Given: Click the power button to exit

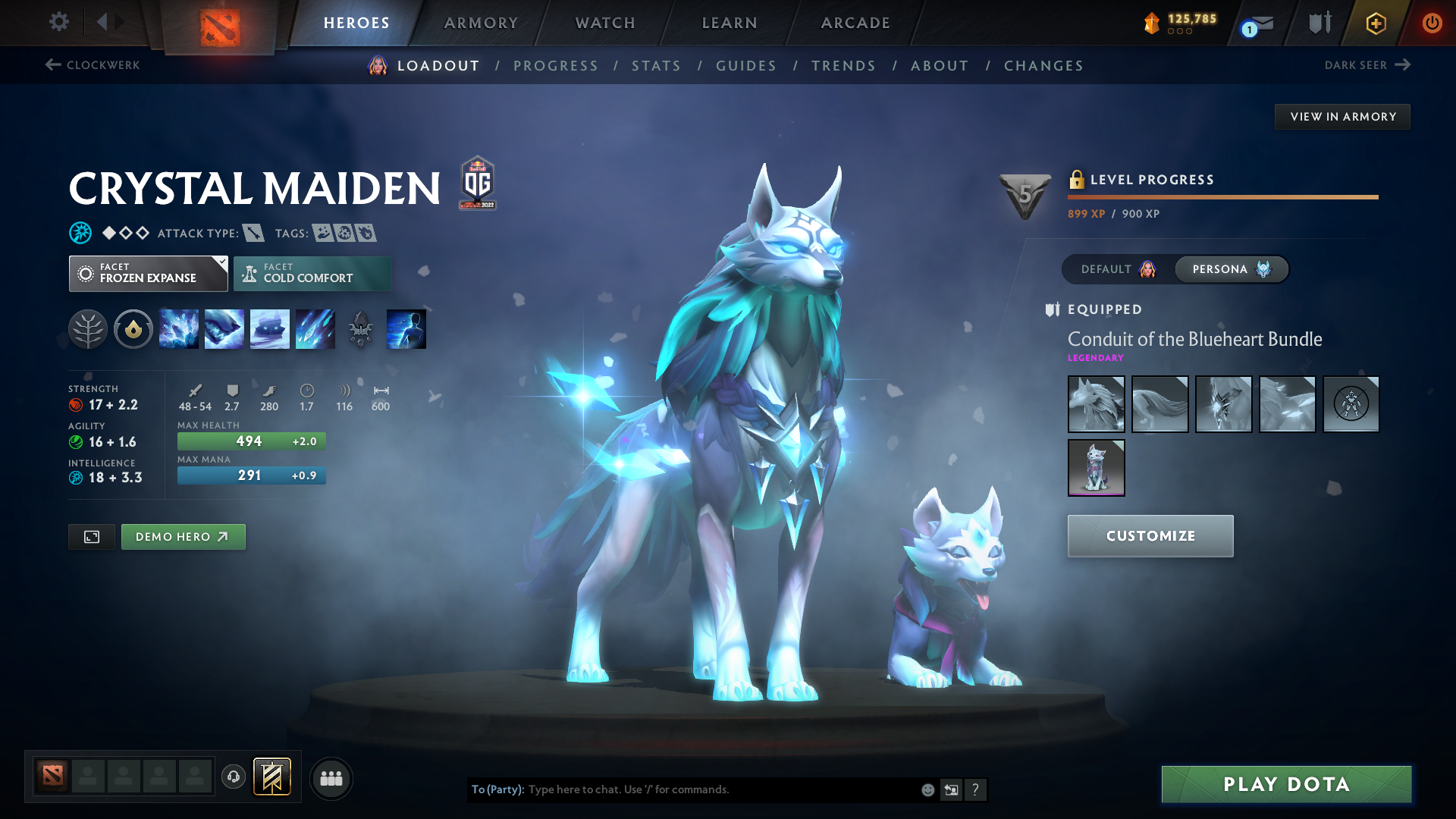Looking at the screenshot, I should (x=1432, y=23).
